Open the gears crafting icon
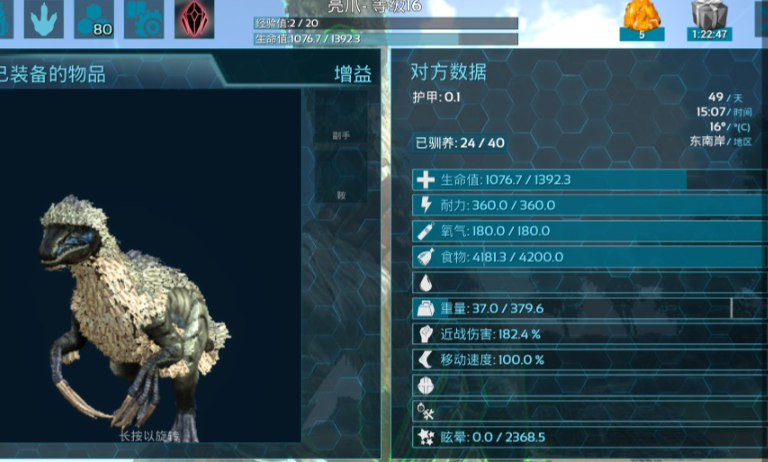The width and height of the screenshot is (768, 462). [x=144, y=17]
